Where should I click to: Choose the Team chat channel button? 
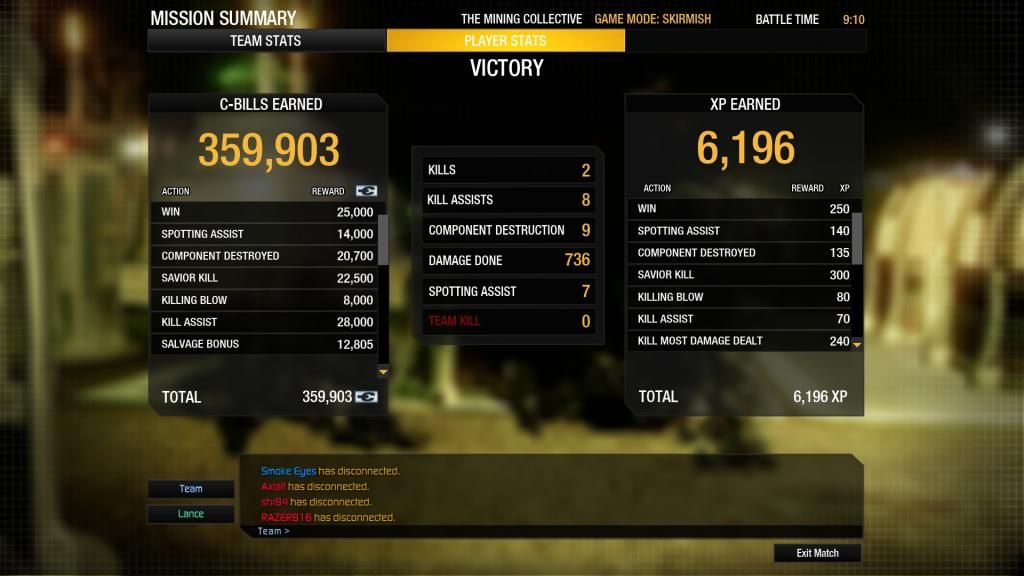pos(191,489)
